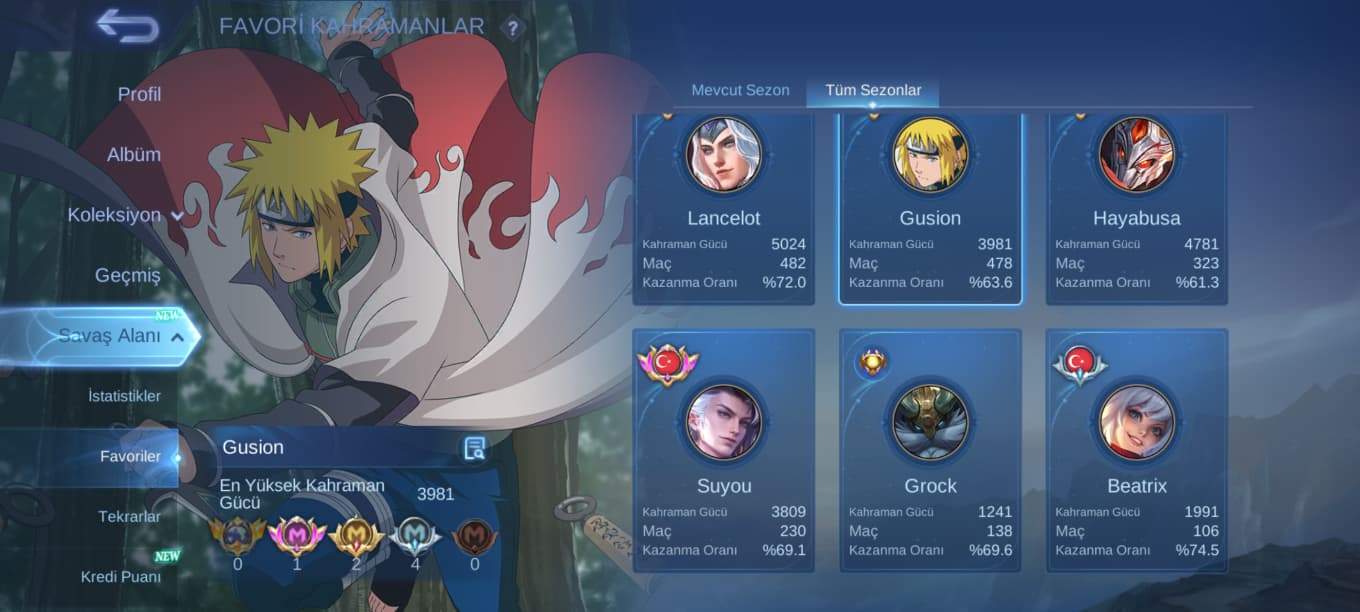Choose the Beatrix hero card
The width and height of the screenshot is (1360, 612).
click(x=1136, y=450)
